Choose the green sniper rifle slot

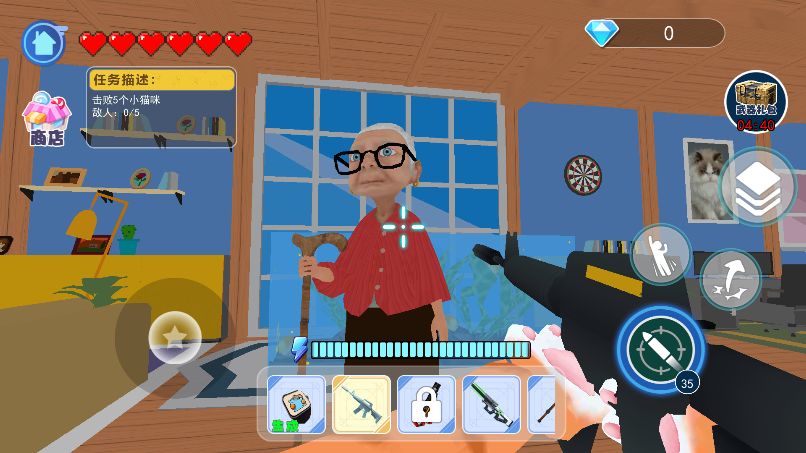[491, 405]
